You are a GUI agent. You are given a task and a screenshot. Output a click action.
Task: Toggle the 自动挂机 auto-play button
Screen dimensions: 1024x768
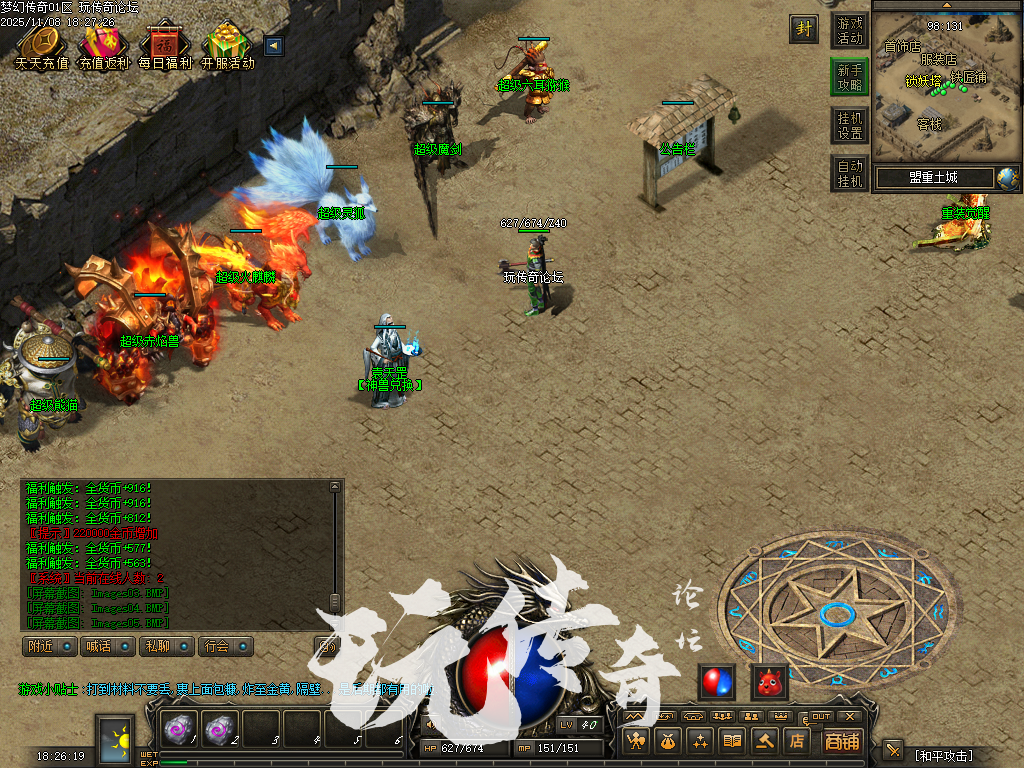coord(849,173)
